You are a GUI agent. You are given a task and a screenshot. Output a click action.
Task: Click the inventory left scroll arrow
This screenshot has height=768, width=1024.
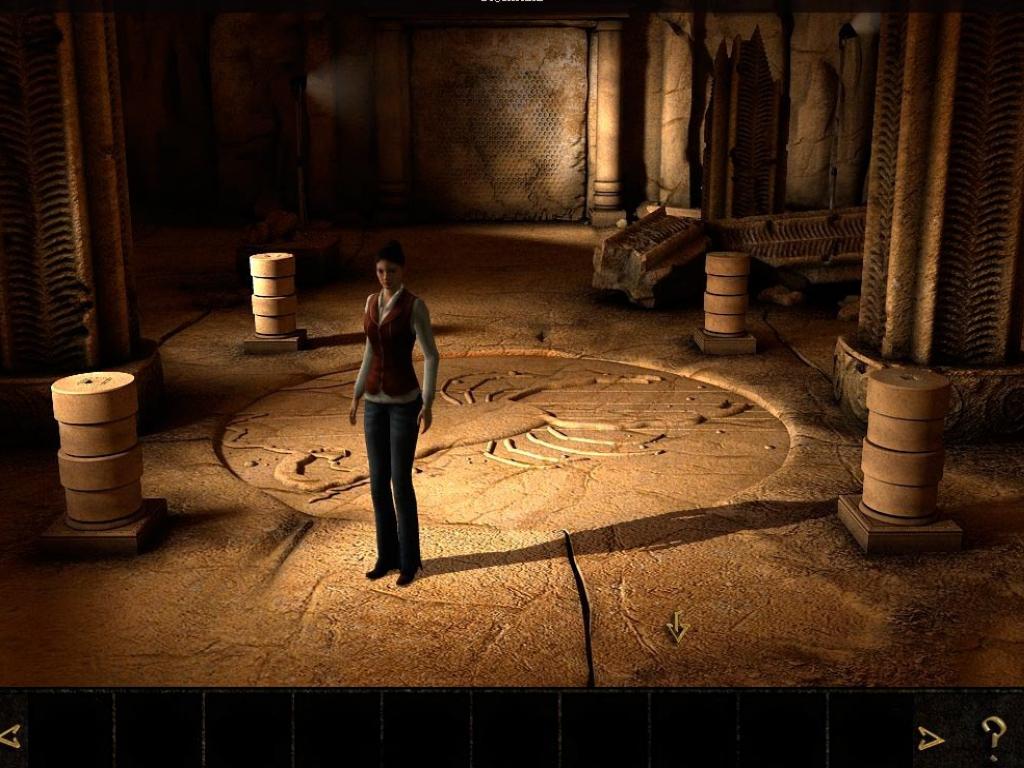(11, 737)
